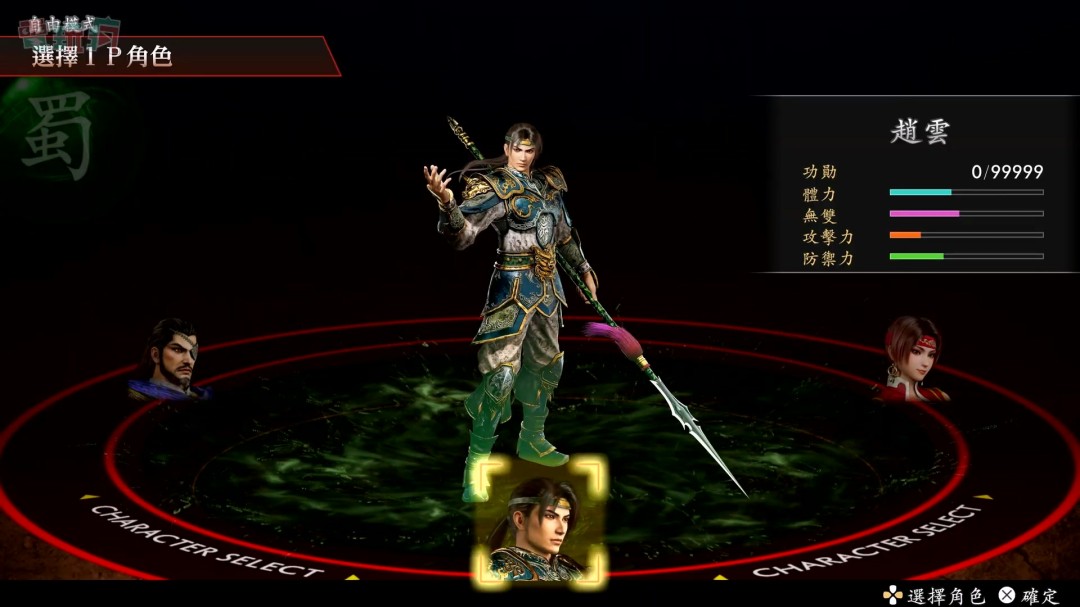Pick the red-headband woman portrait

[912, 359]
